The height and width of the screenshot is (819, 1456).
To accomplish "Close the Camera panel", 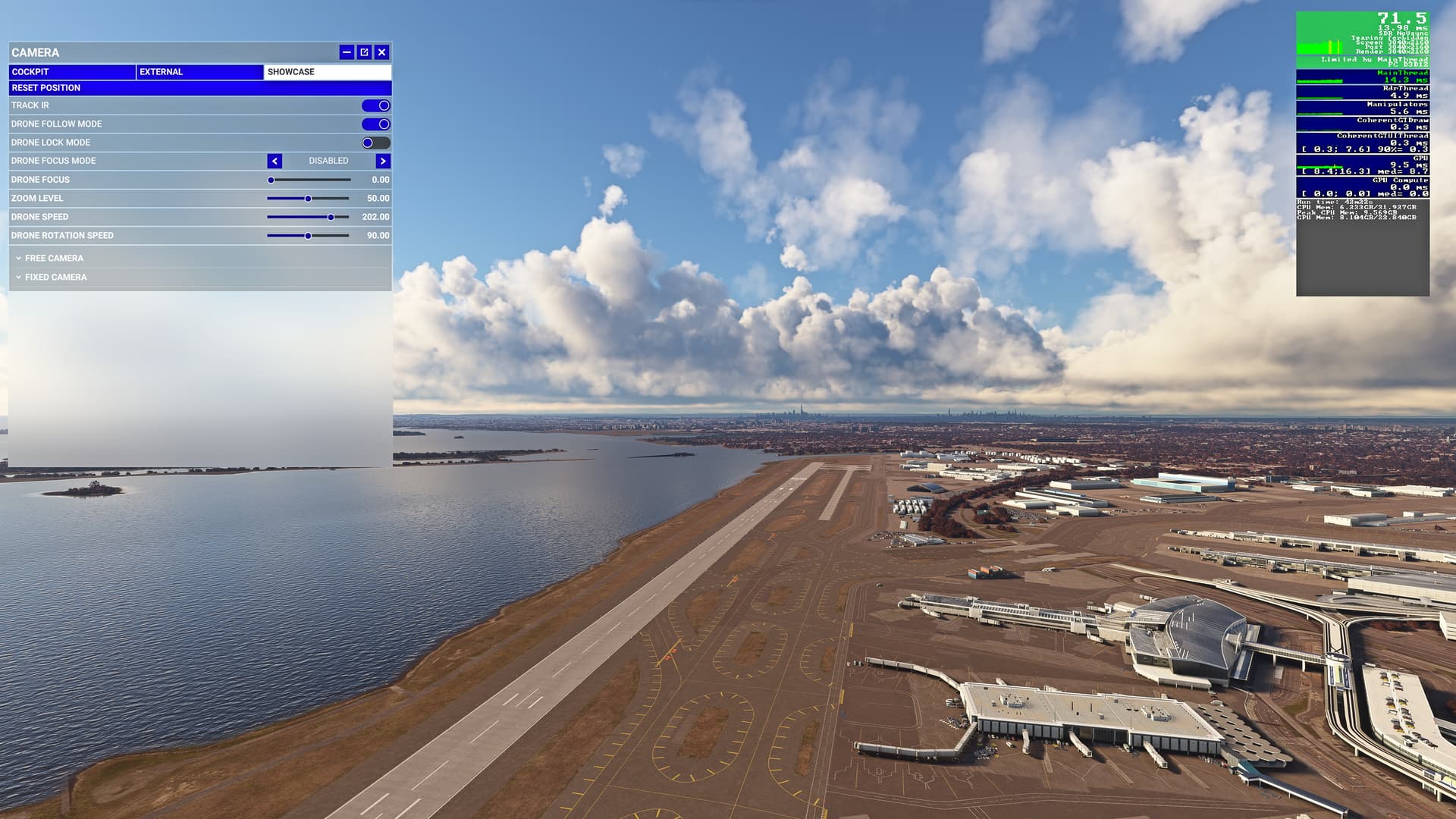I will coord(383,52).
